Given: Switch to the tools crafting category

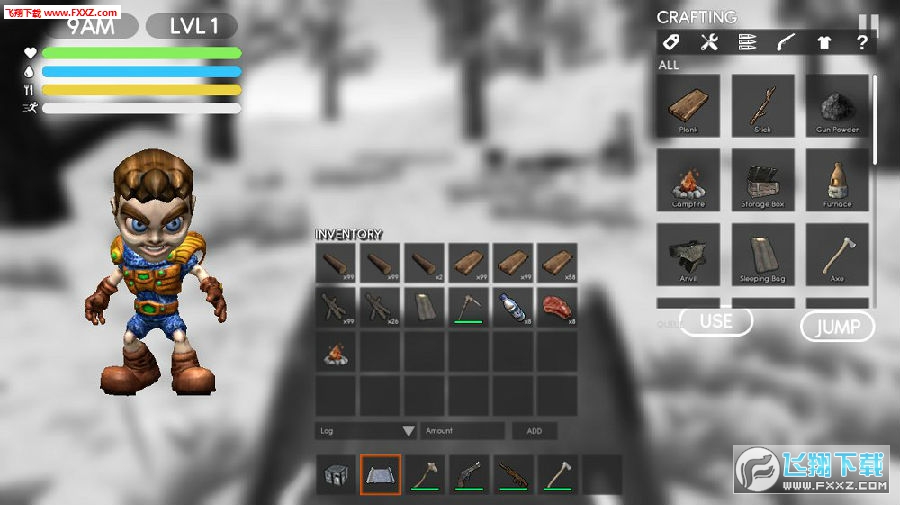Looking at the screenshot, I should pos(709,42).
